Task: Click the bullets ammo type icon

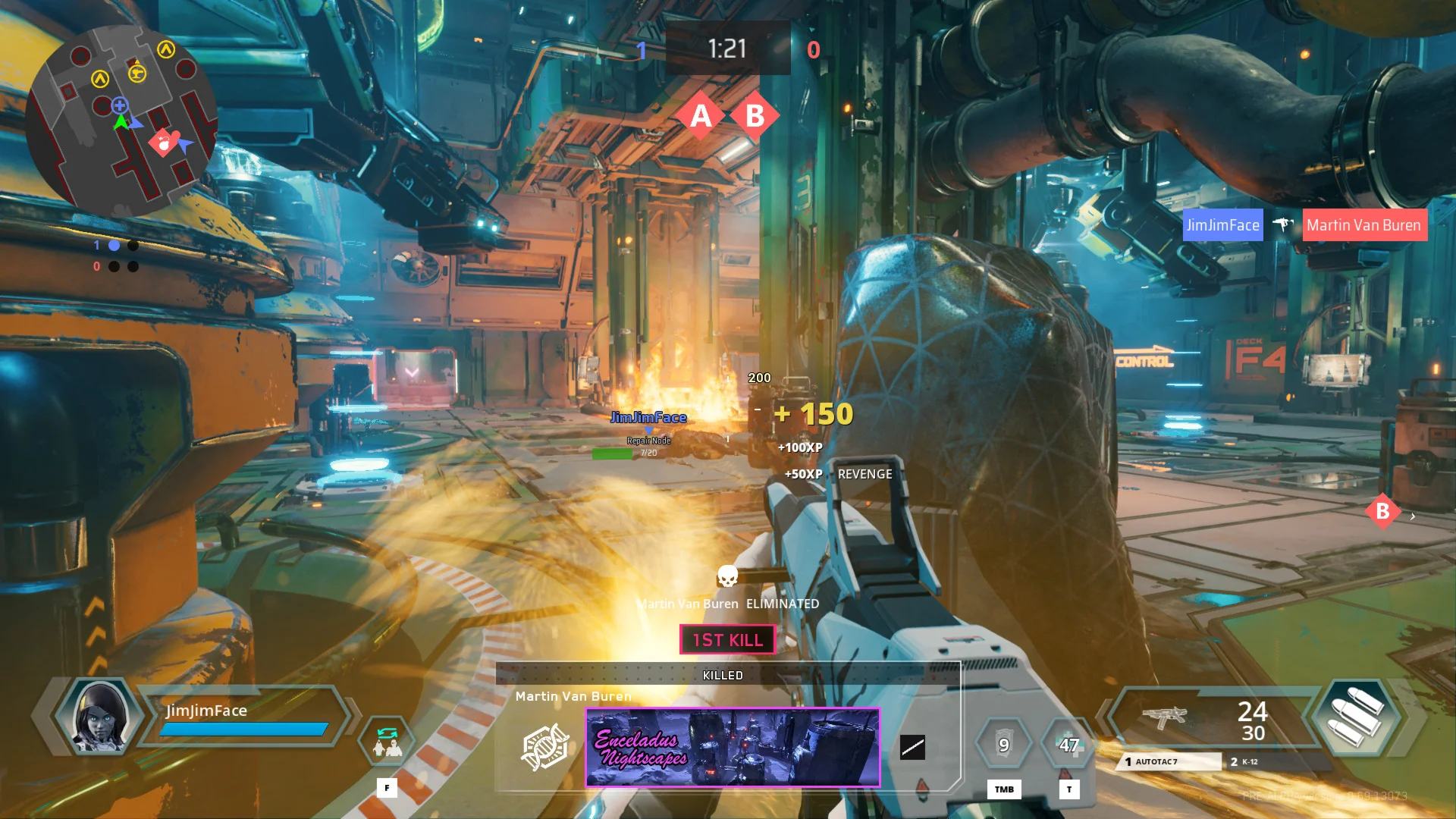Action: pos(1357,717)
